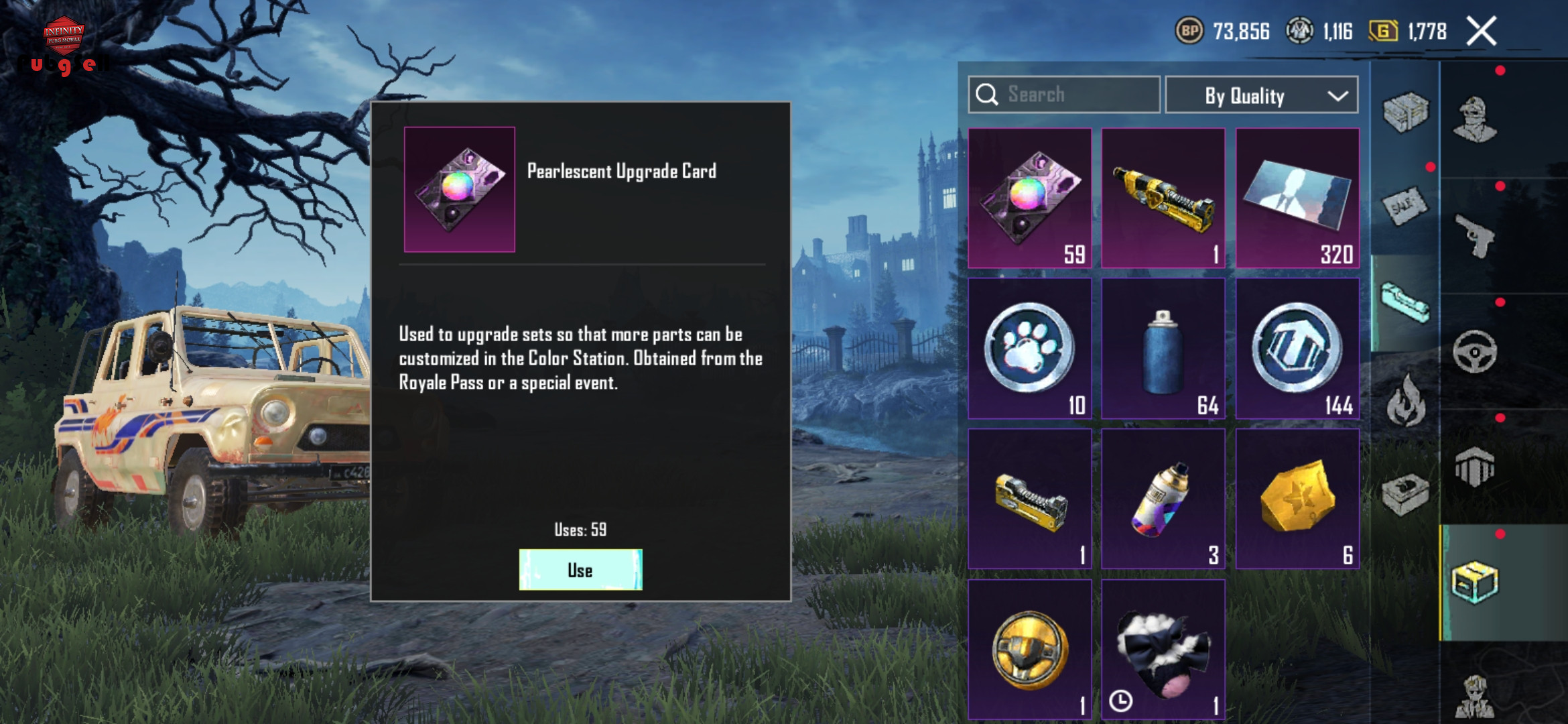This screenshot has width=1568, height=724.
Task: Select the yellow weapon skin item
Action: (1163, 198)
